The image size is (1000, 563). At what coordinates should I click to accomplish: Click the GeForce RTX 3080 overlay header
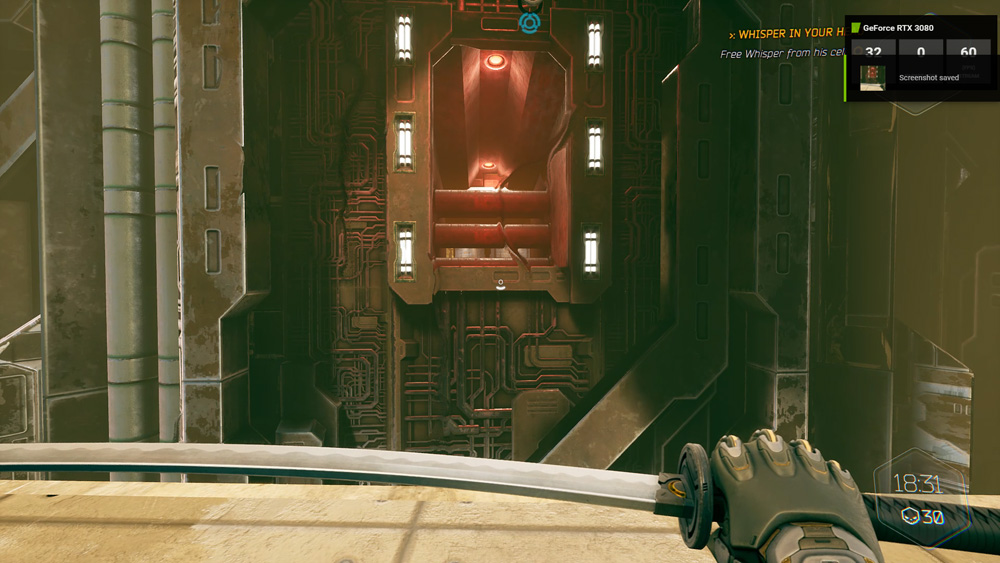898,28
